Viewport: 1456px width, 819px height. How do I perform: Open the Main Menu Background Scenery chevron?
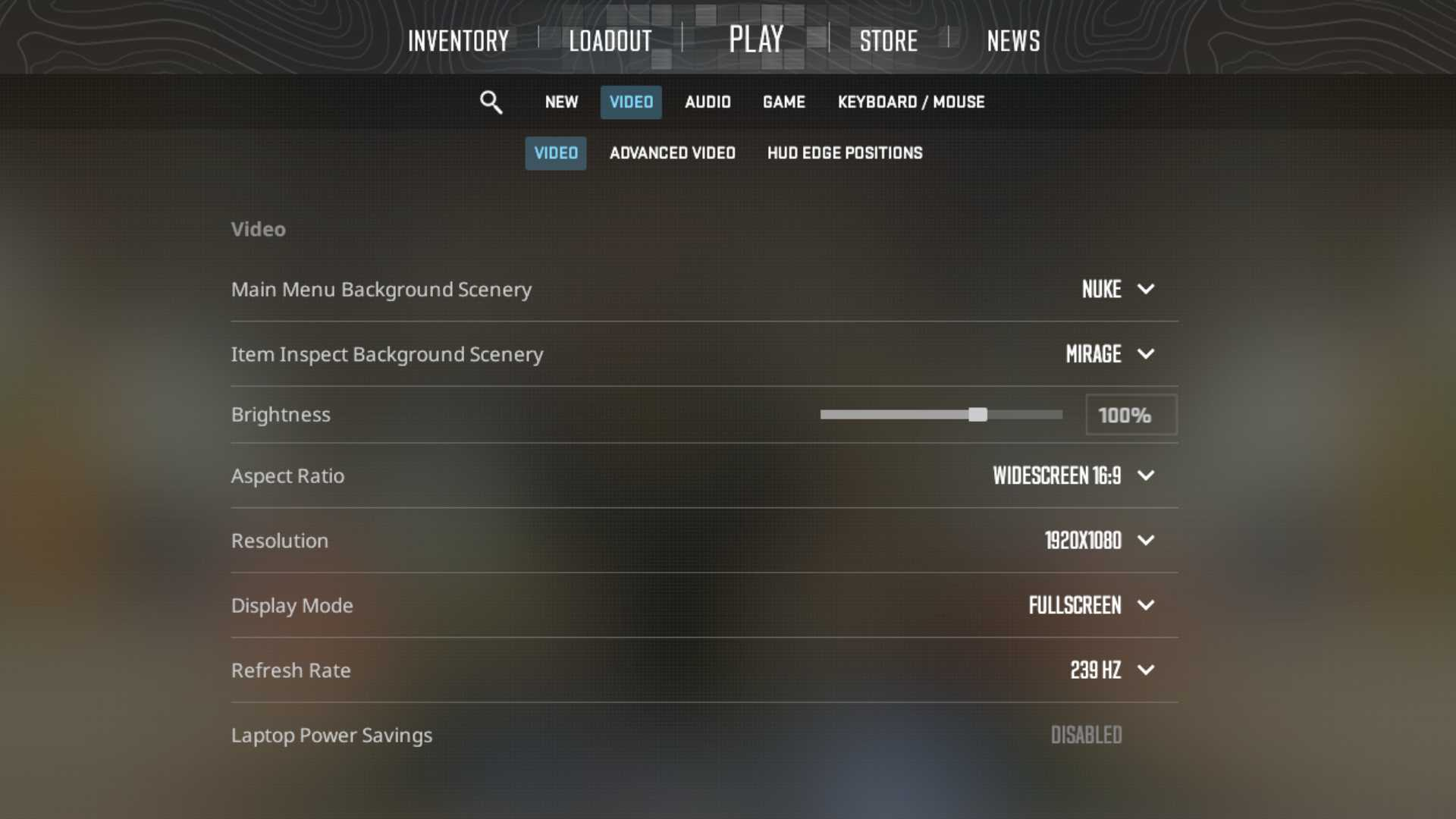tap(1146, 289)
